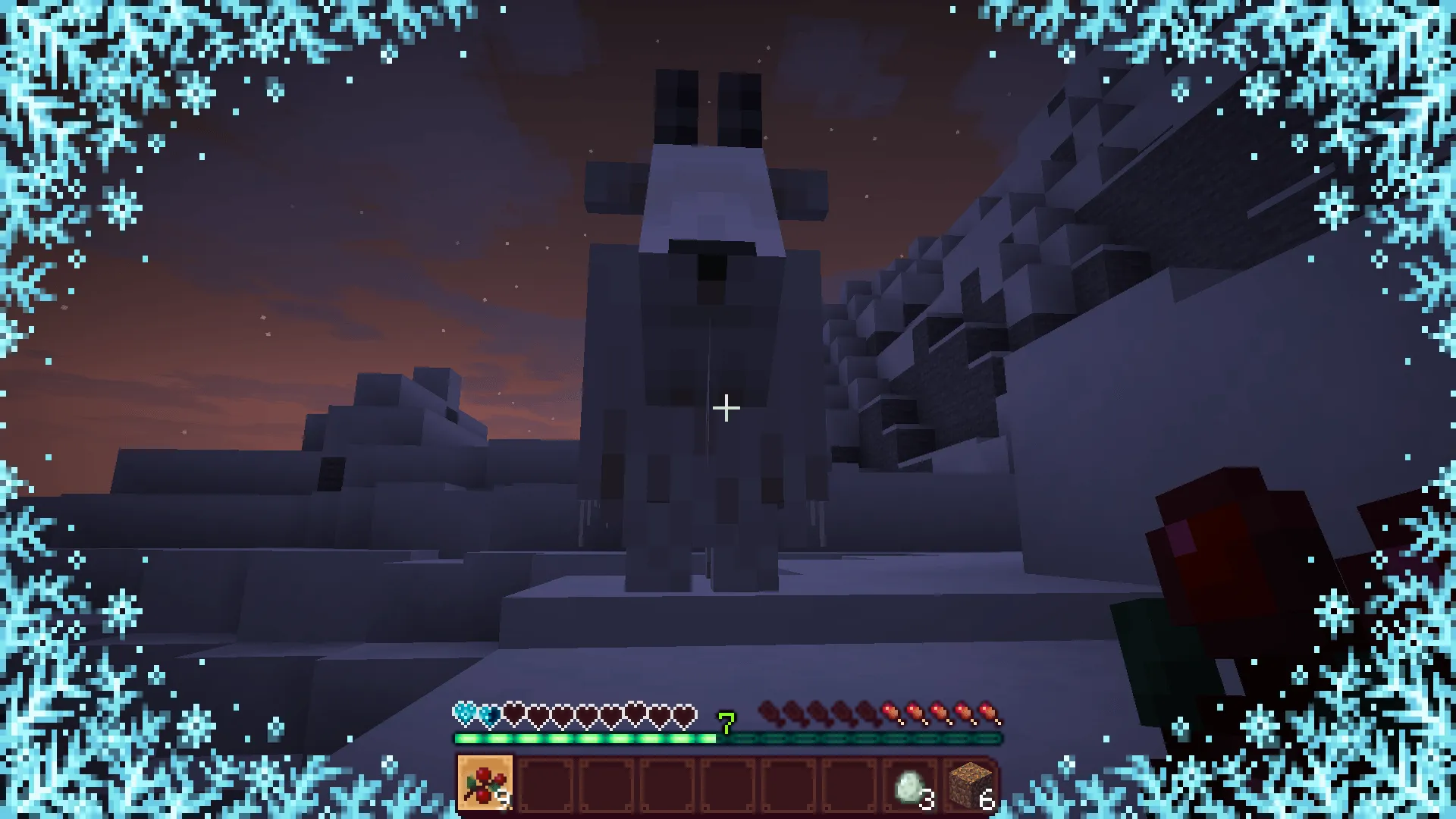This screenshot has height=819, width=1456.
Task: Click the crosshair at screen center
Action: tap(726, 408)
